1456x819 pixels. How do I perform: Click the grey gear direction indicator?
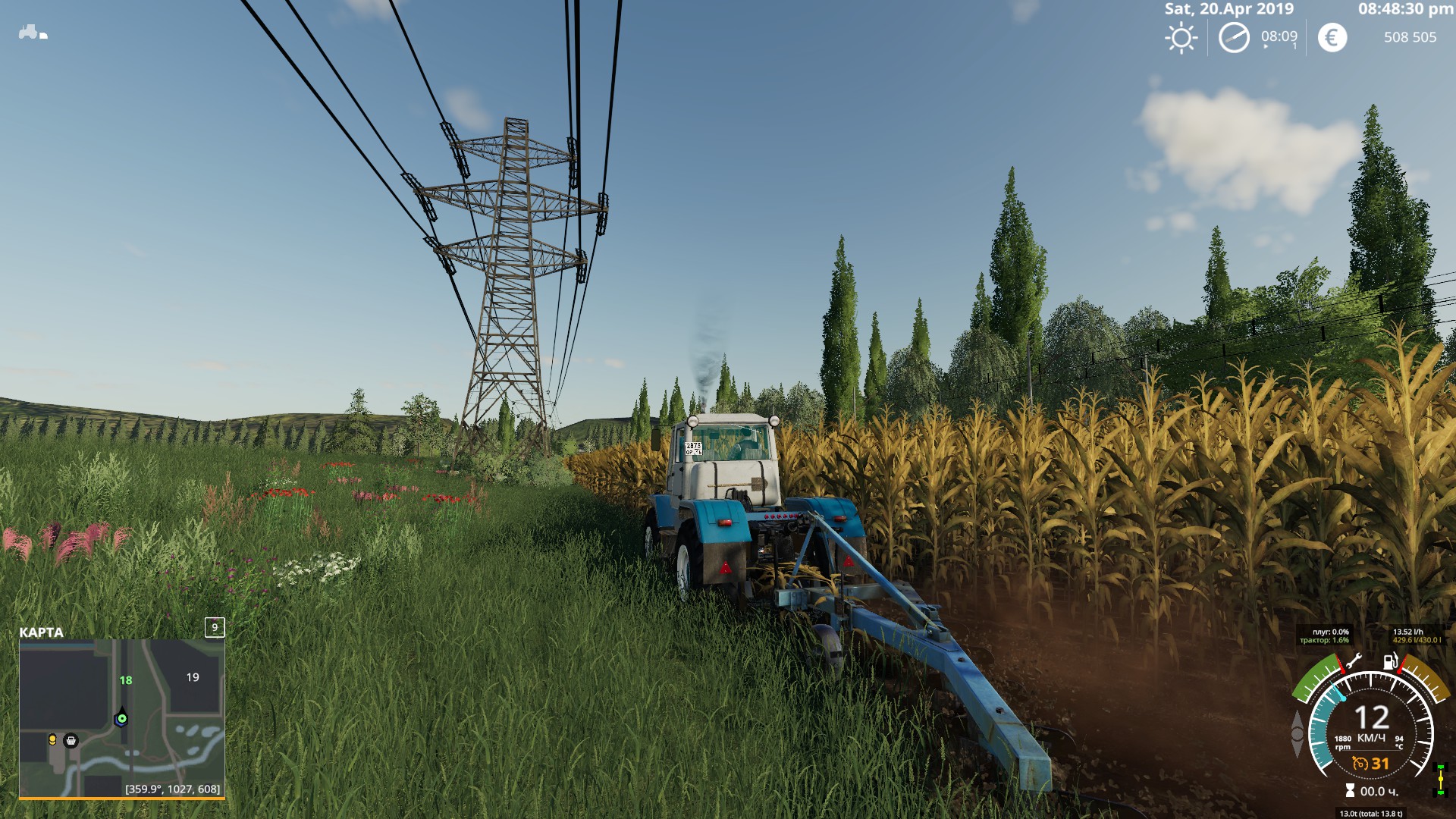coord(1298,733)
